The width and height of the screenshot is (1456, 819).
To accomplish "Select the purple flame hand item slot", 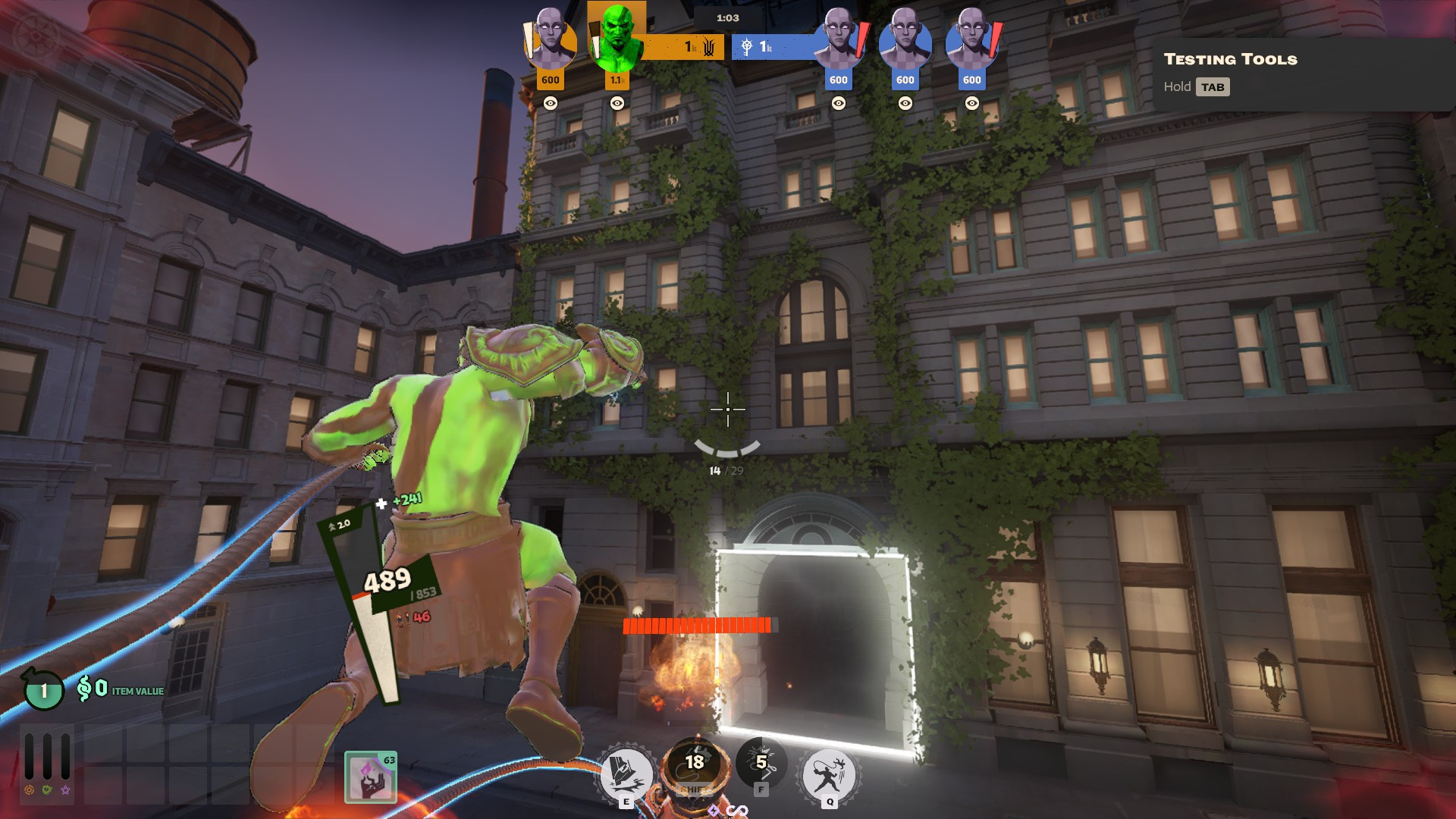I will click(x=371, y=777).
